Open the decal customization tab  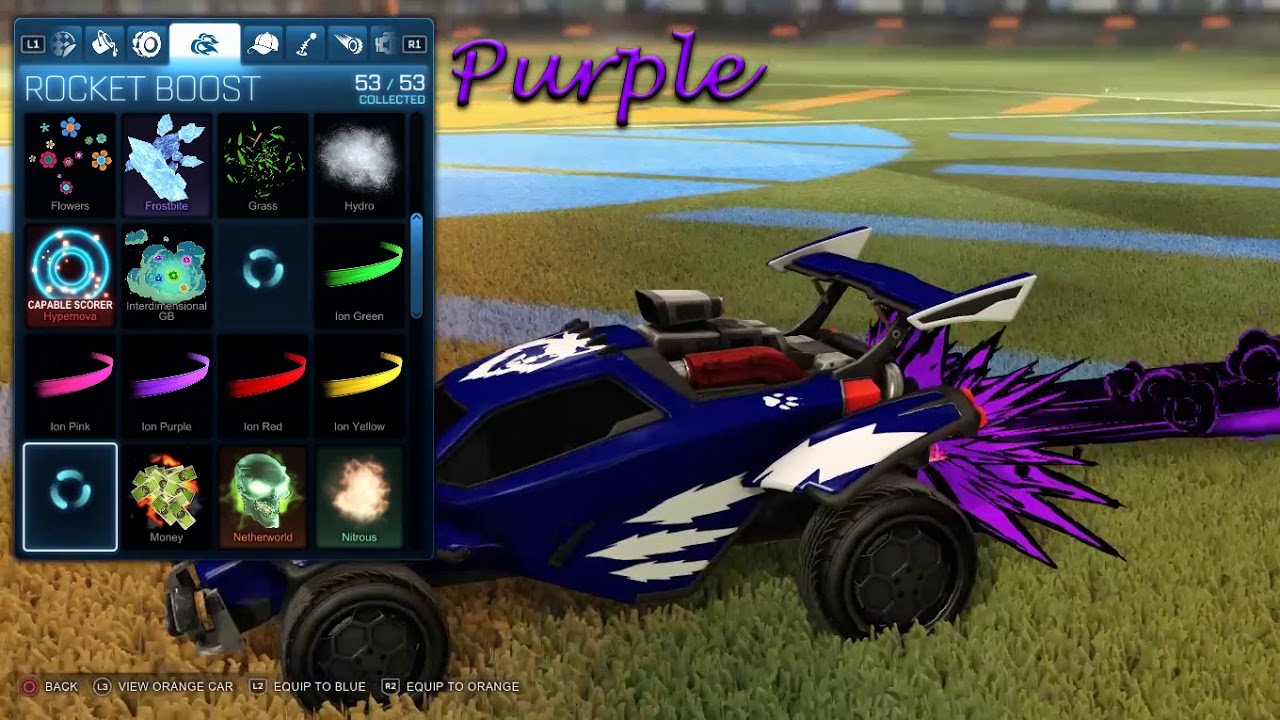[x=62, y=43]
